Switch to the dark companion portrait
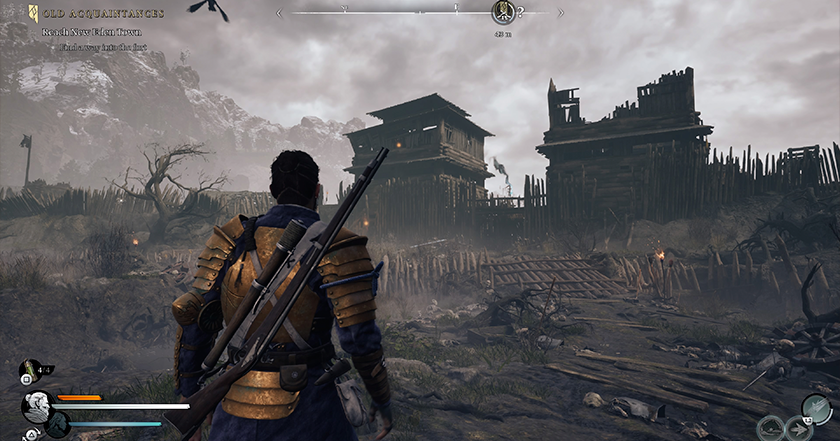 point(57,424)
